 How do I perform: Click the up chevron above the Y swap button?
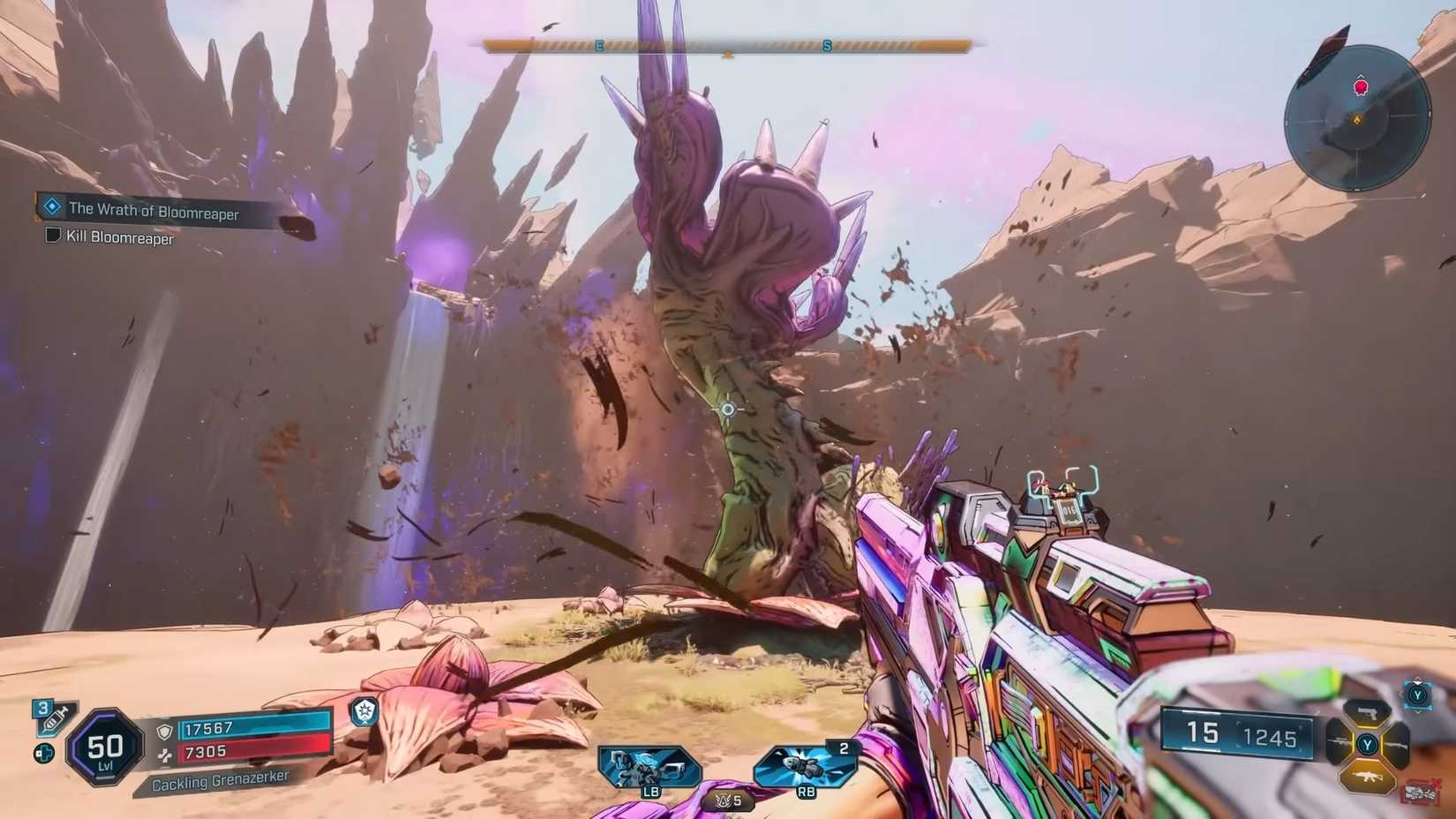(x=1416, y=680)
